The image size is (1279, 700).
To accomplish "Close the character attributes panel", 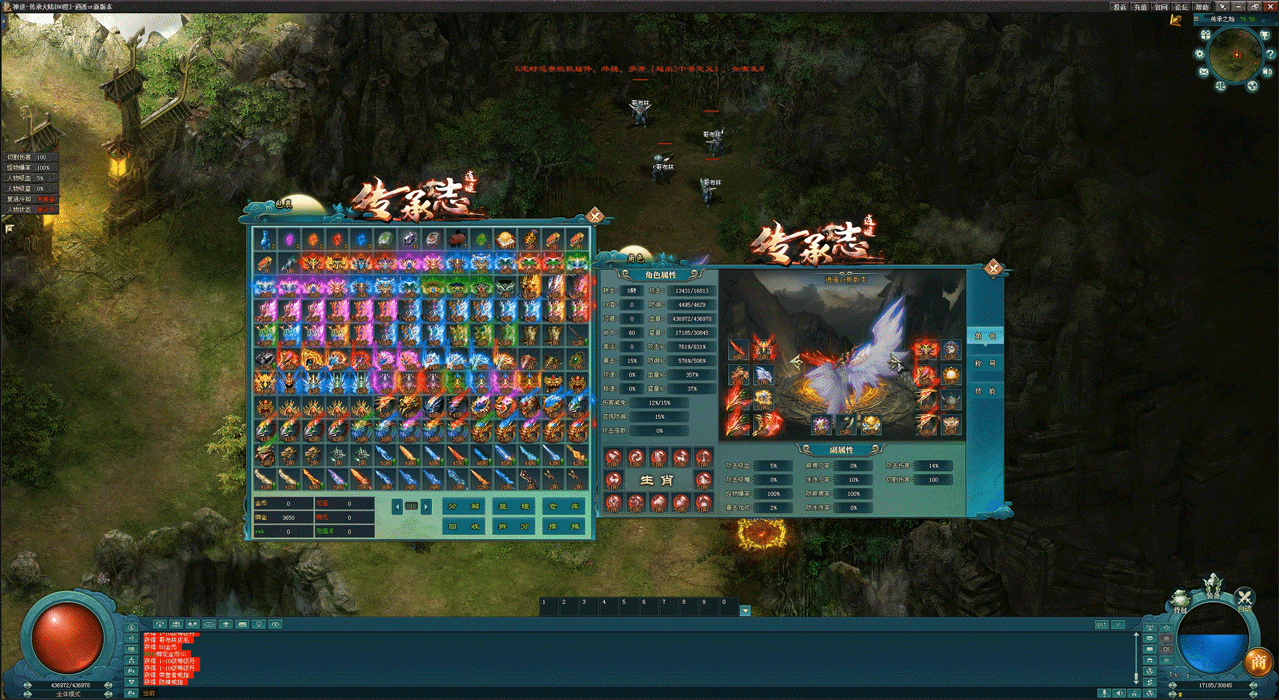I will coord(992,267).
